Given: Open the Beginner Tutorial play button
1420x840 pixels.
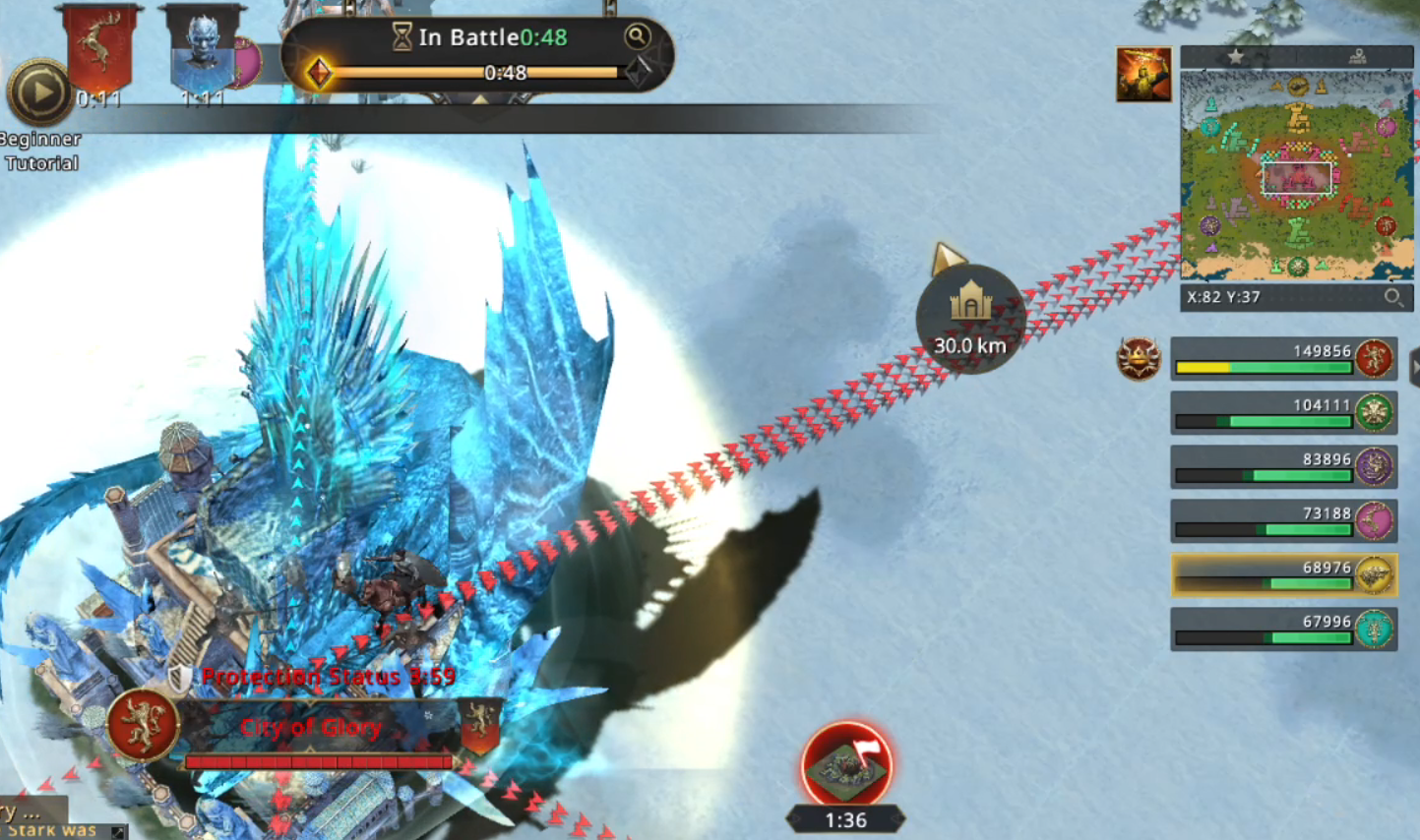Looking at the screenshot, I should click(x=40, y=92).
